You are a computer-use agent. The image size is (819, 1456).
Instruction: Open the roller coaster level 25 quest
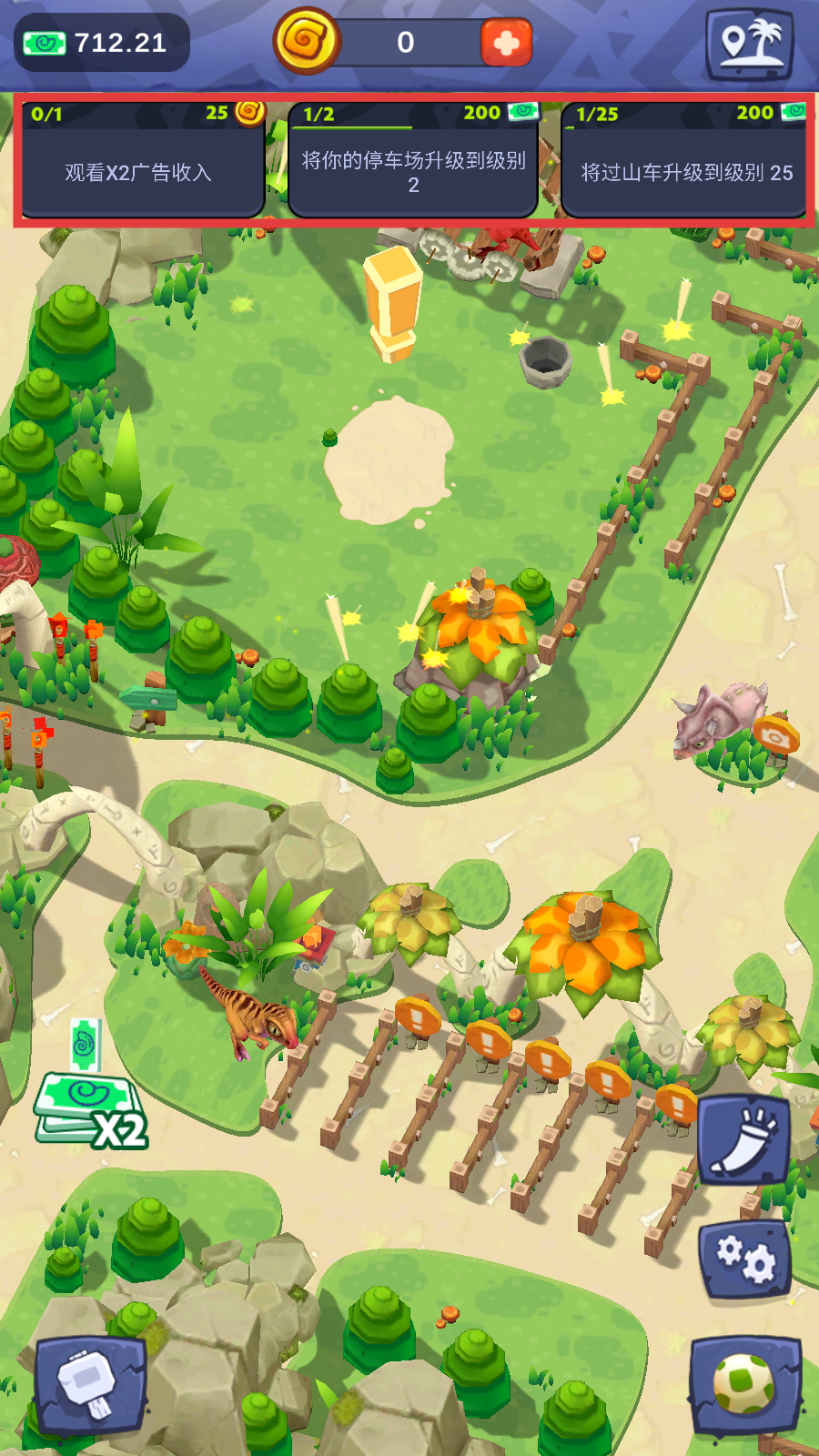pyautogui.click(x=684, y=161)
